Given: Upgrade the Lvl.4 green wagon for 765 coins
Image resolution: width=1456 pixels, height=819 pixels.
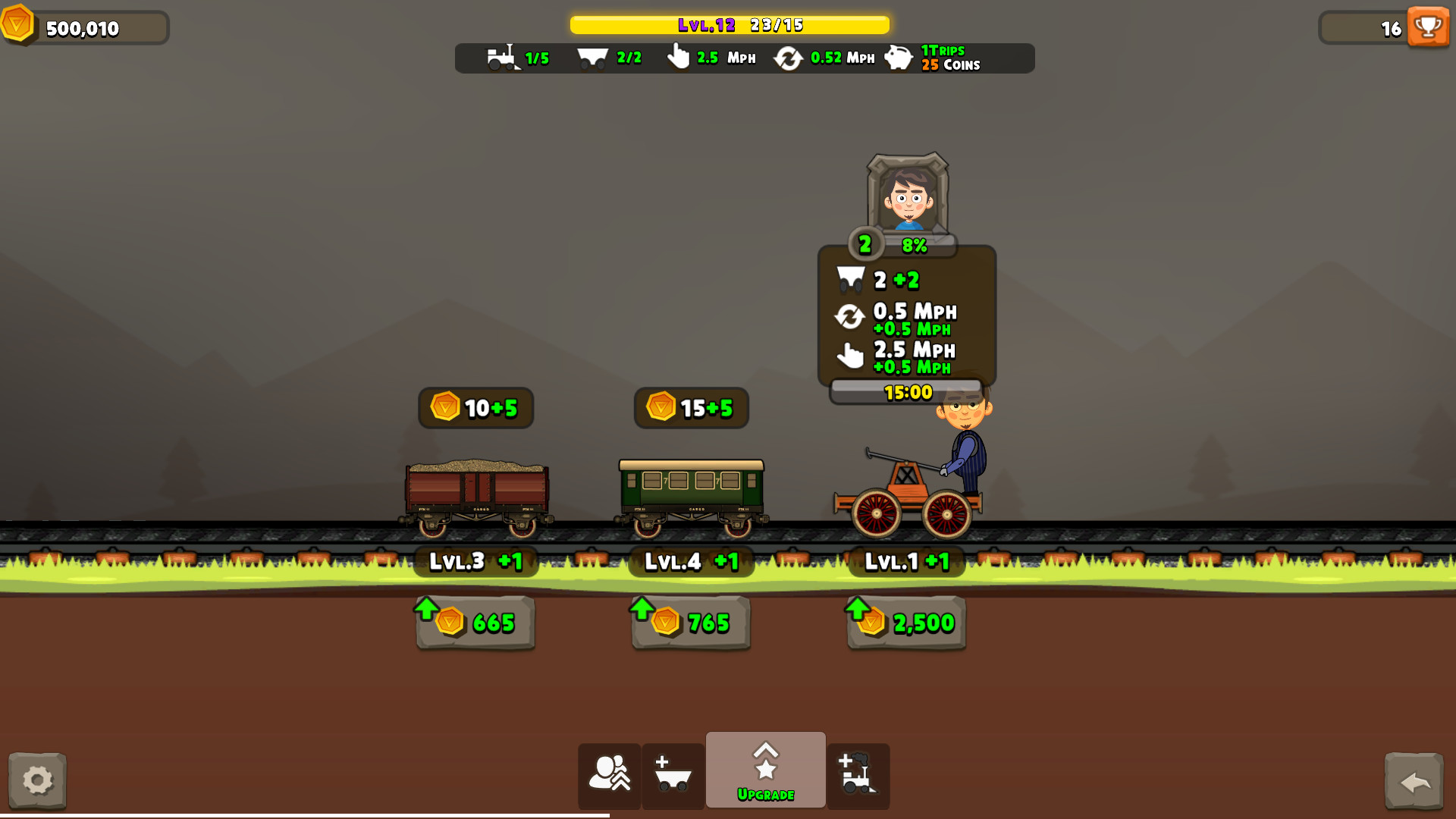Looking at the screenshot, I should [x=689, y=623].
